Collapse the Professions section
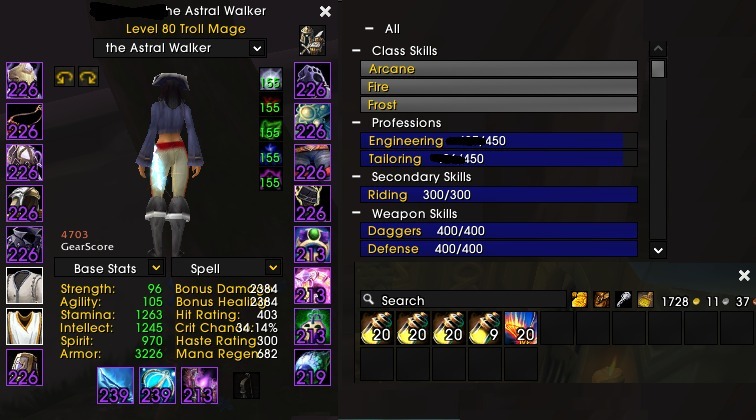Viewport: 756px width, 420px height. [x=357, y=123]
